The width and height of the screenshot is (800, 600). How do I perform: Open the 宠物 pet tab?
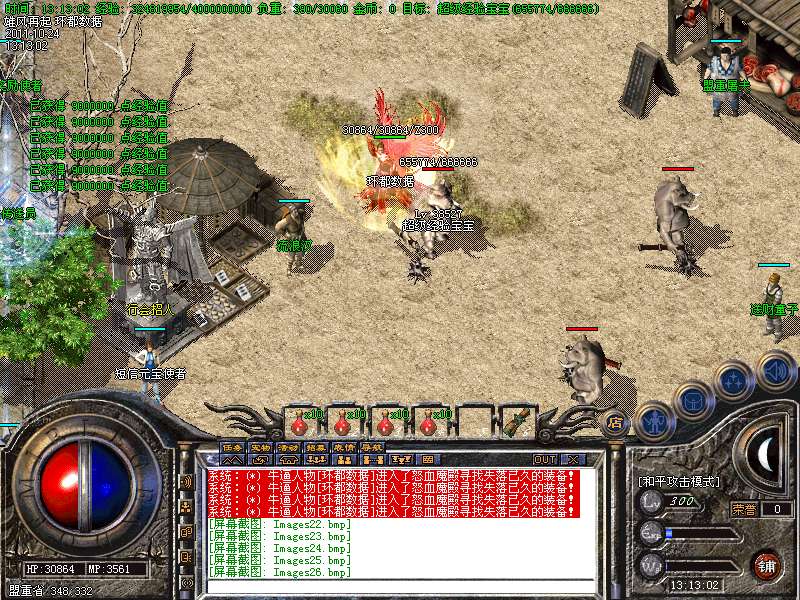(x=260, y=447)
